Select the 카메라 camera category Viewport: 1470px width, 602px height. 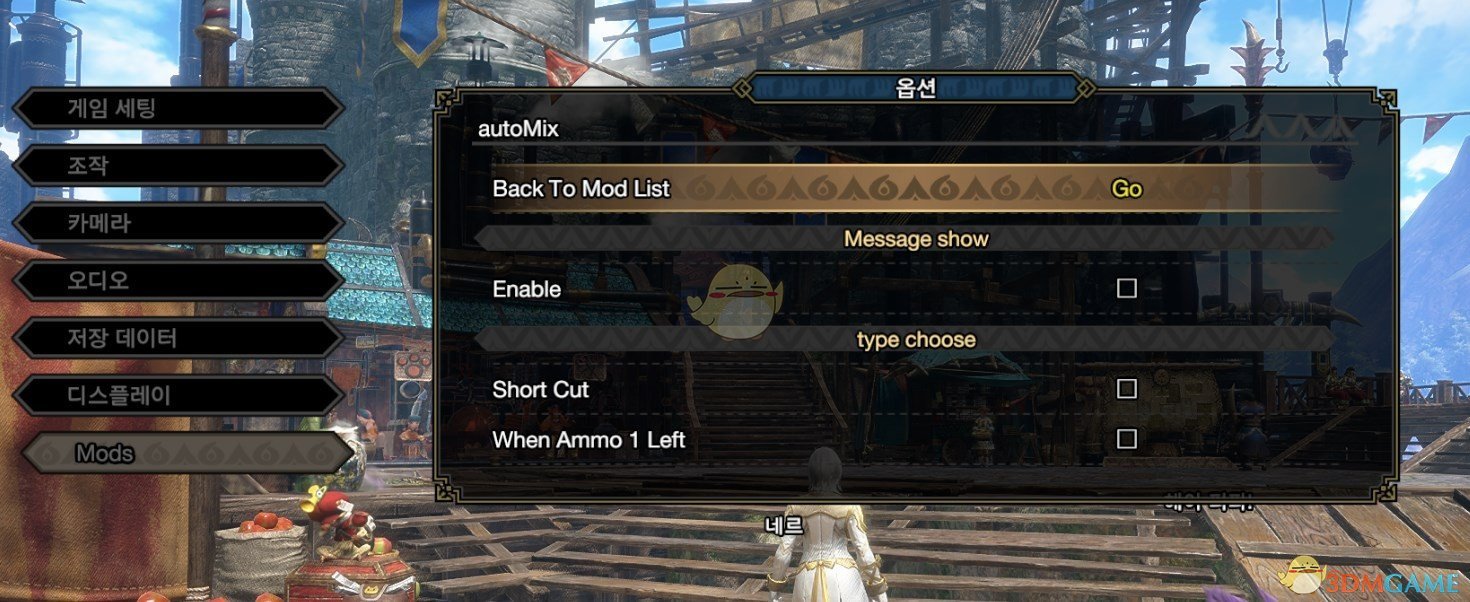pos(177,223)
